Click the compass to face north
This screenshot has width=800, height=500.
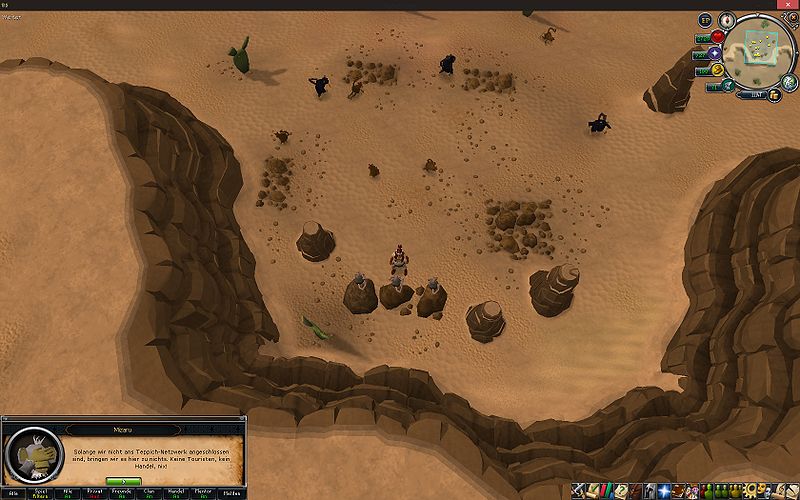729,19
